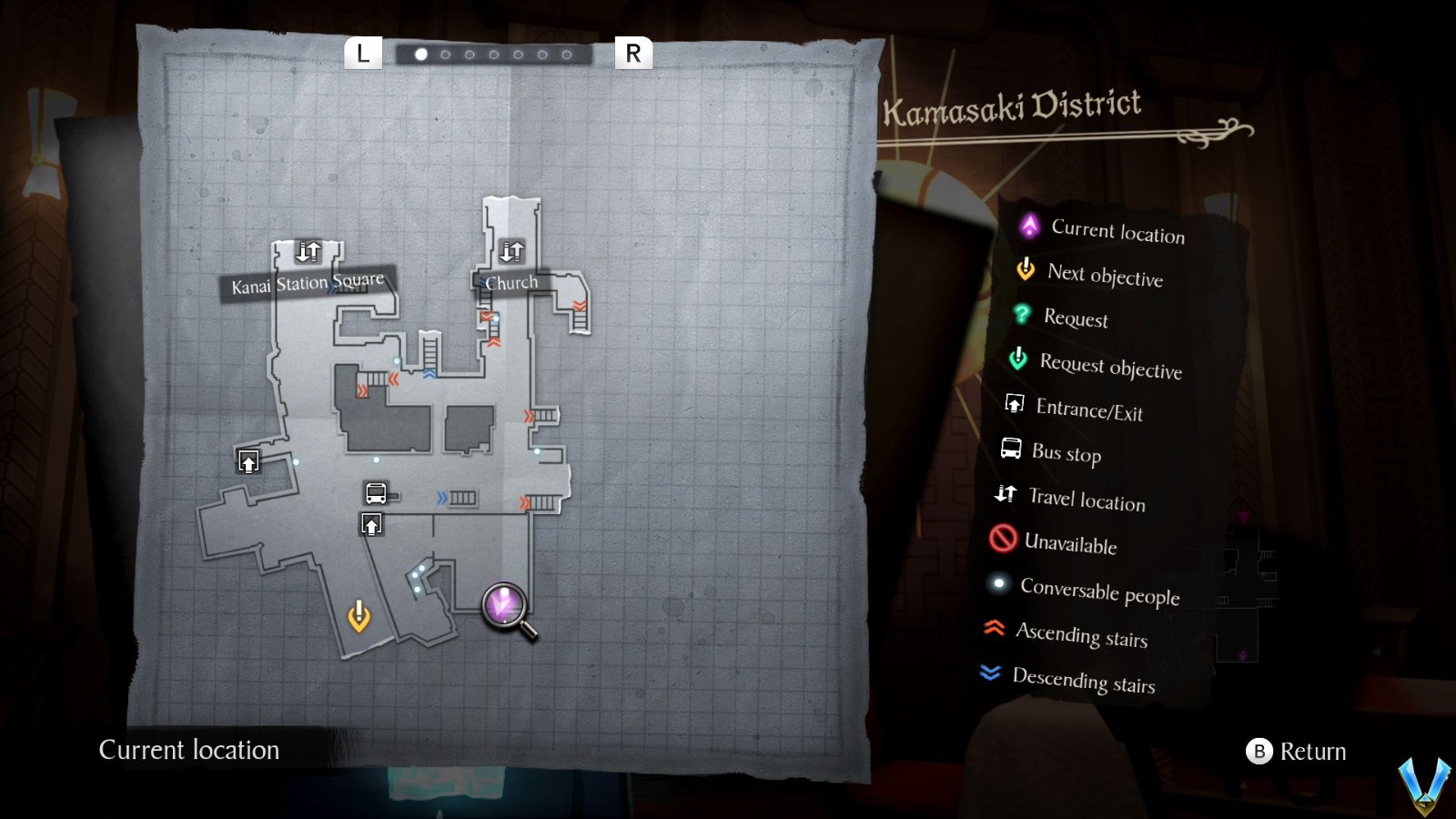Click the Kanai Station Square label
Viewport: 1456px width, 819px height.
[308, 282]
